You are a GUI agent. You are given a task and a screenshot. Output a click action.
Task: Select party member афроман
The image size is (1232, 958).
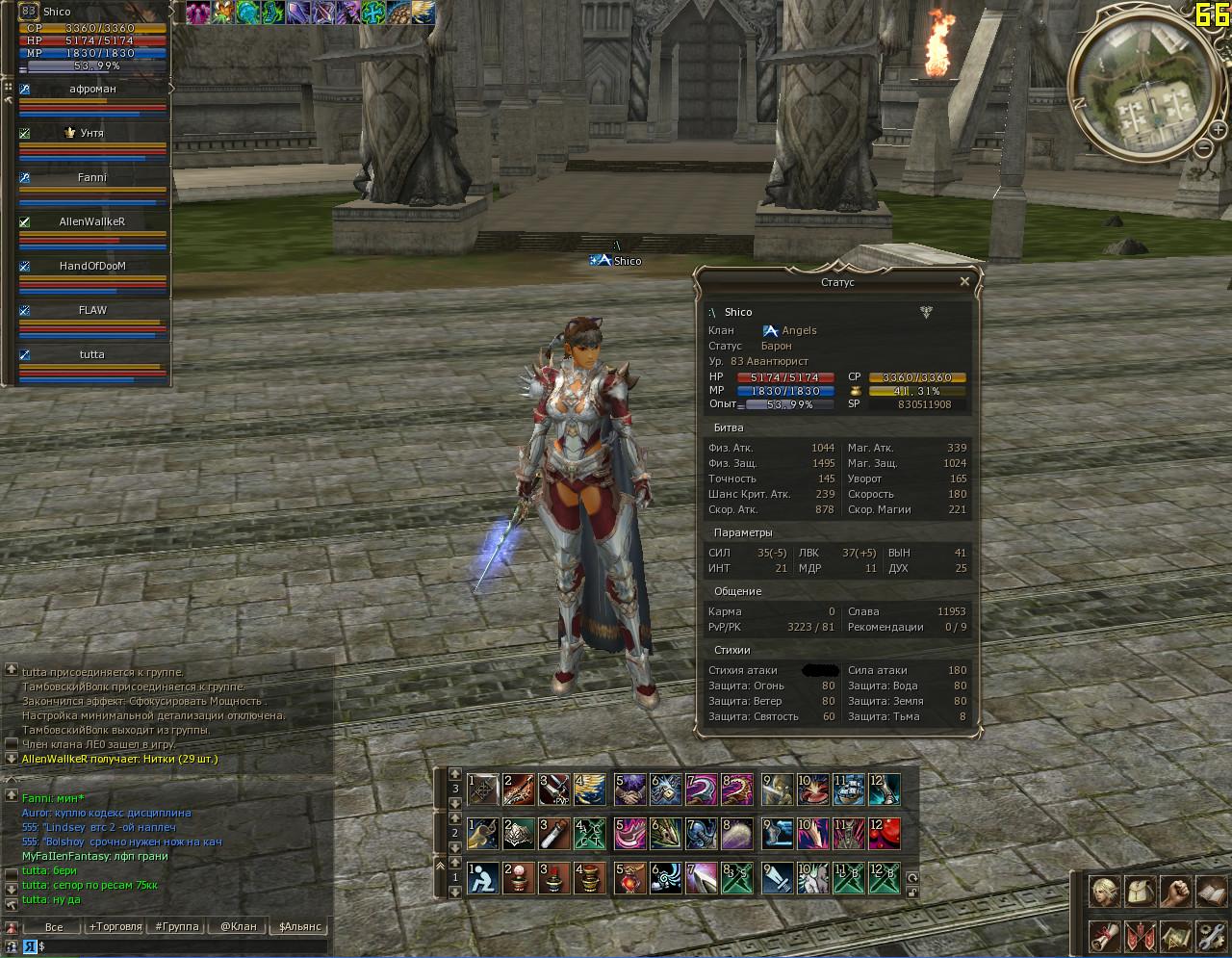pyautogui.click(x=92, y=89)
